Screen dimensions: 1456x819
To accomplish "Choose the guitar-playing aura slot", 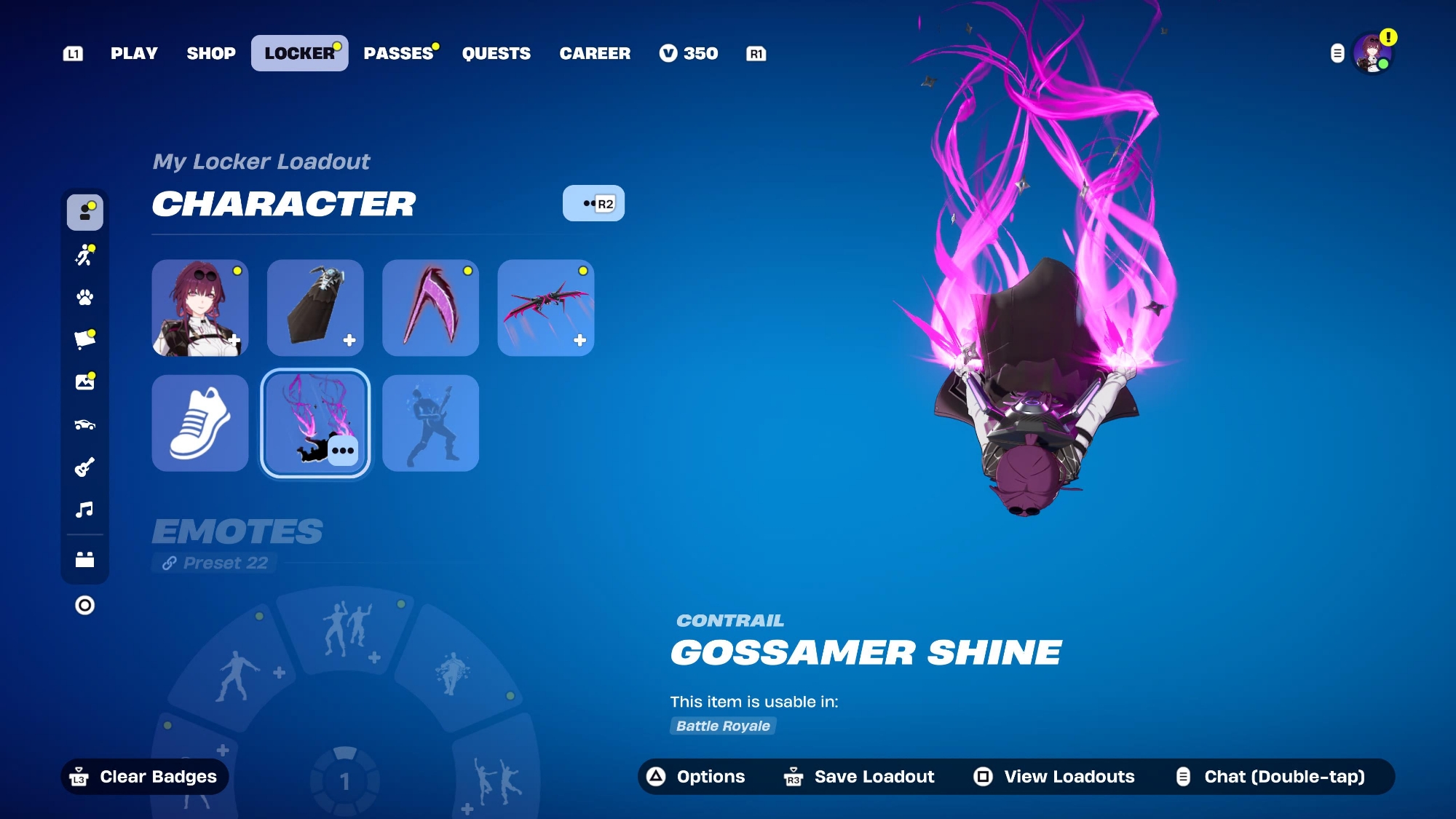I will pos(430,423).
